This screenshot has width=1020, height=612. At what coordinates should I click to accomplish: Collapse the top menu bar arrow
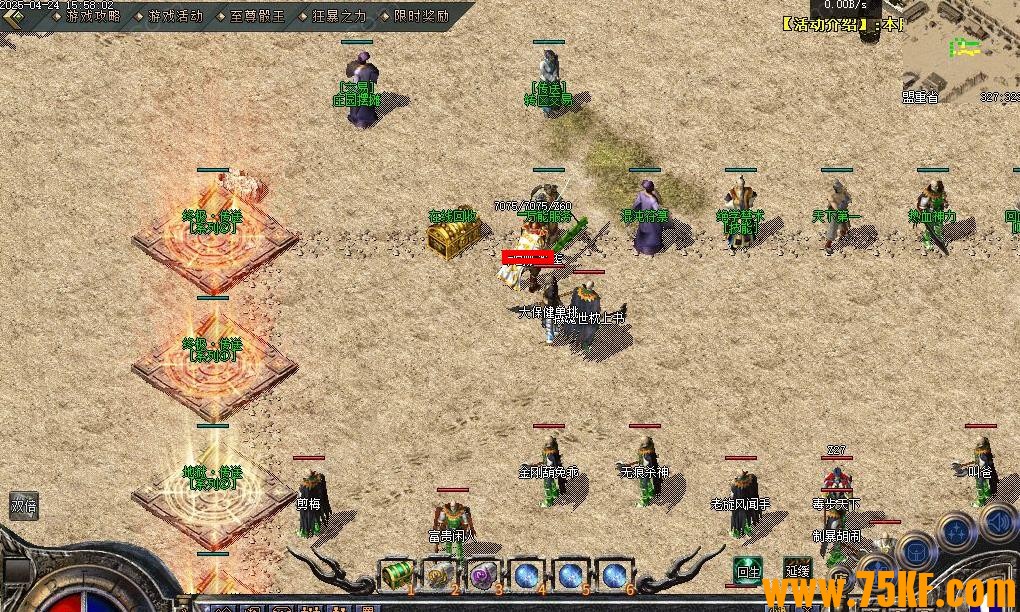(13, 17)
